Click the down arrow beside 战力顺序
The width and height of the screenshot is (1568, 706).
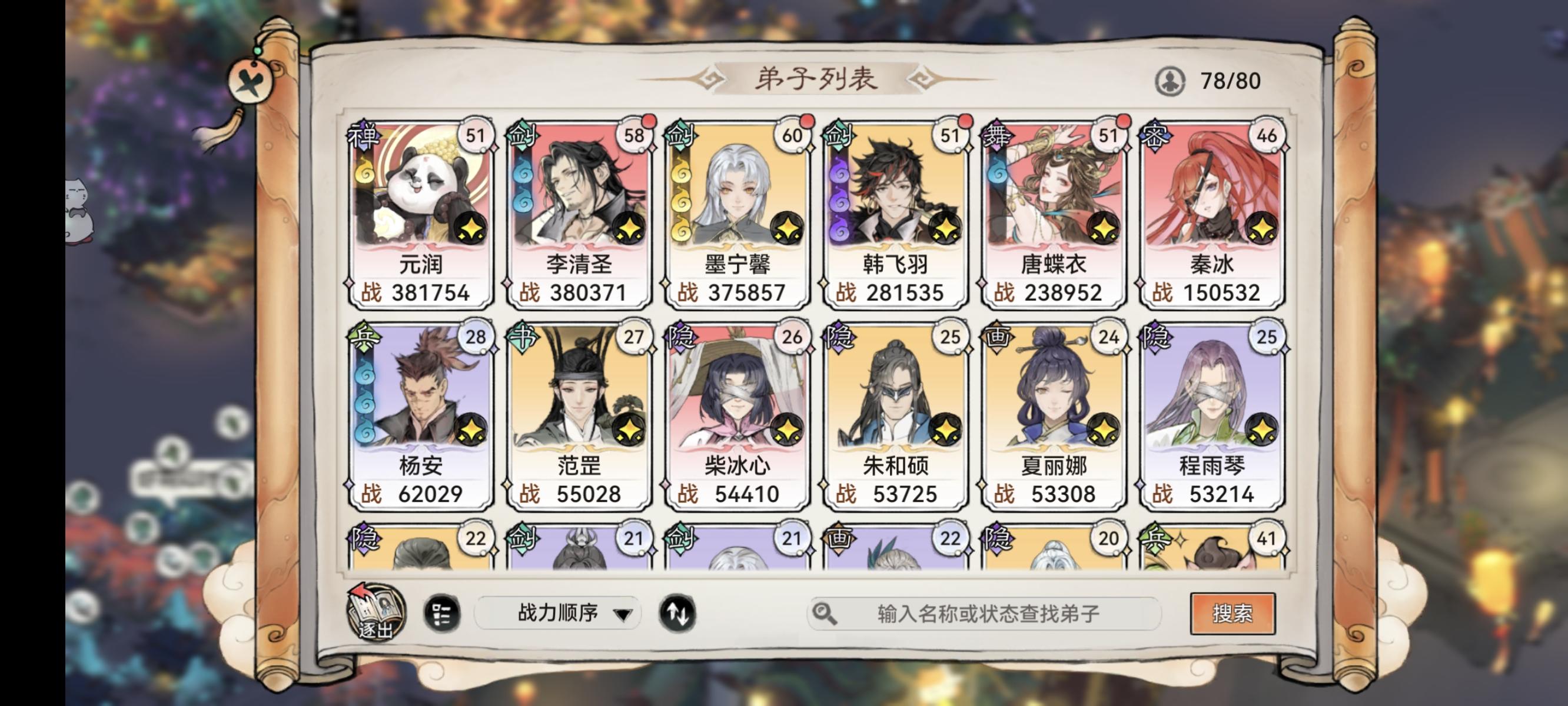(x=622, y=614)
